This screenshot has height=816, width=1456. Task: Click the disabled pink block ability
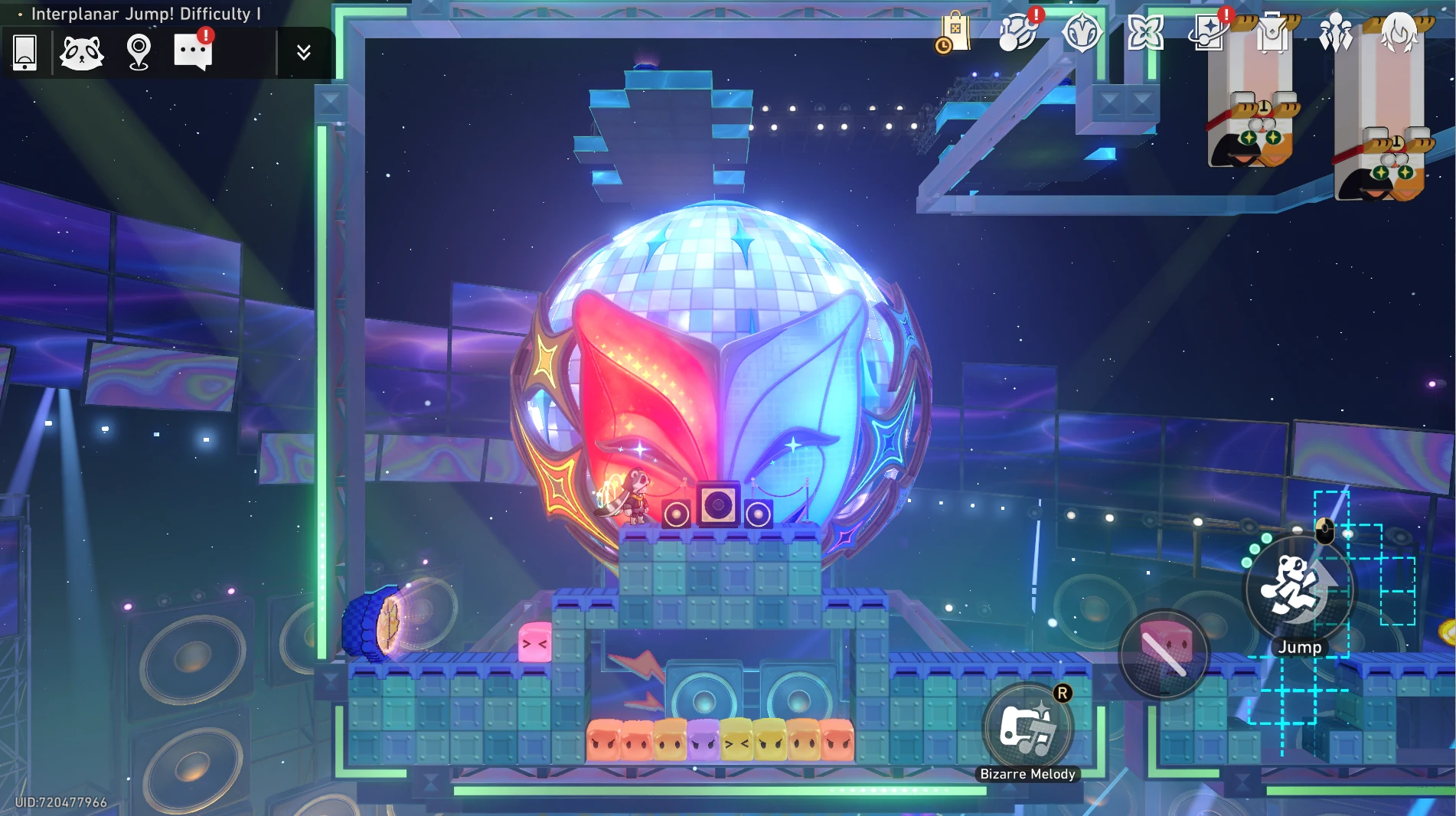pyautogui.click(x=1164, y=653)
